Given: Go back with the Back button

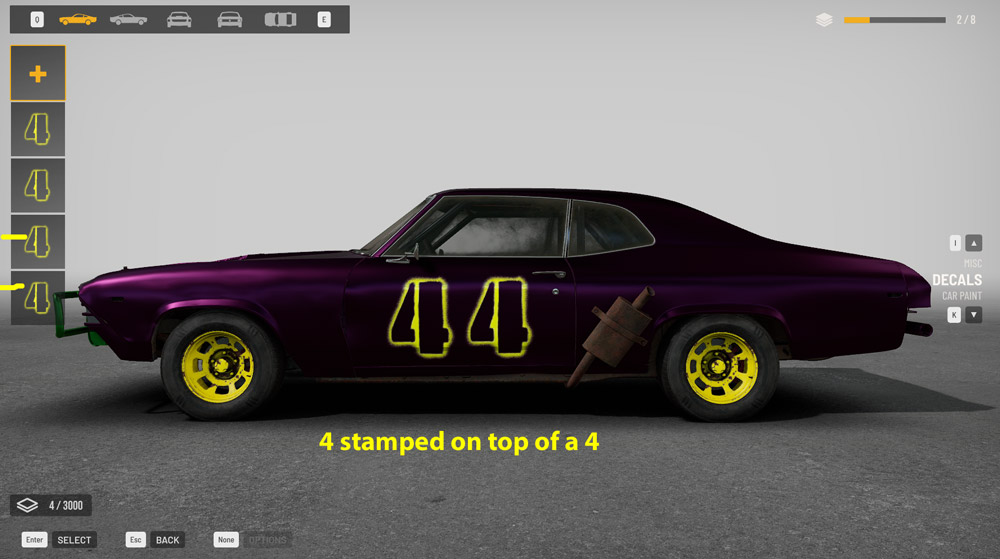Looking at the screenshot, I should (x=167, y=540).
